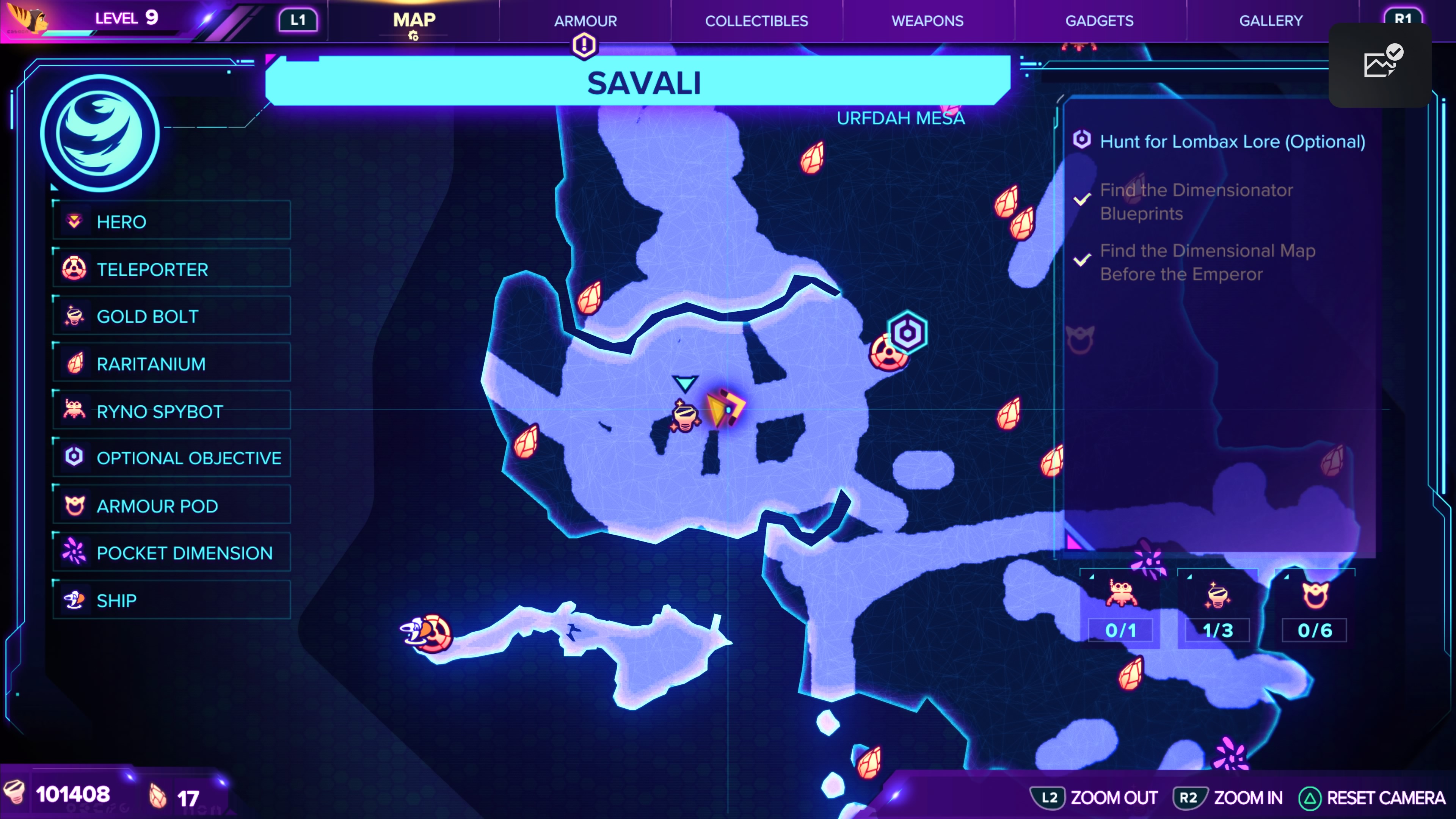Viewport: 1456px width, 819px height.
Task: Select the Teleporter legend entry
Action: [171, 269]
